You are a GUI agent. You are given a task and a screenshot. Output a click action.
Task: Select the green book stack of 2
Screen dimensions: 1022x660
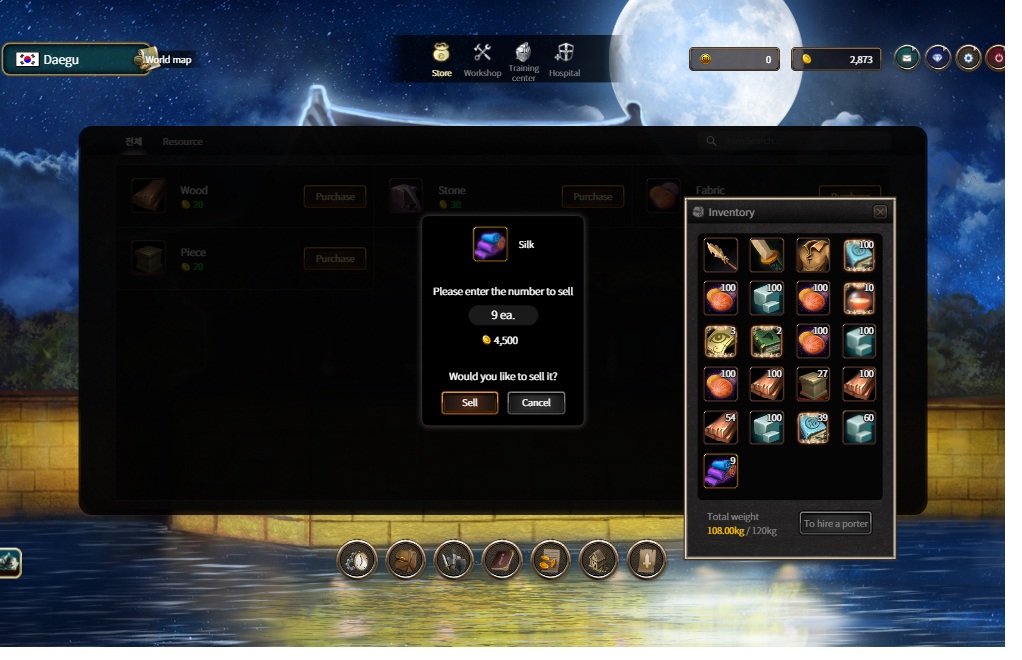click(x=767, y=341)
